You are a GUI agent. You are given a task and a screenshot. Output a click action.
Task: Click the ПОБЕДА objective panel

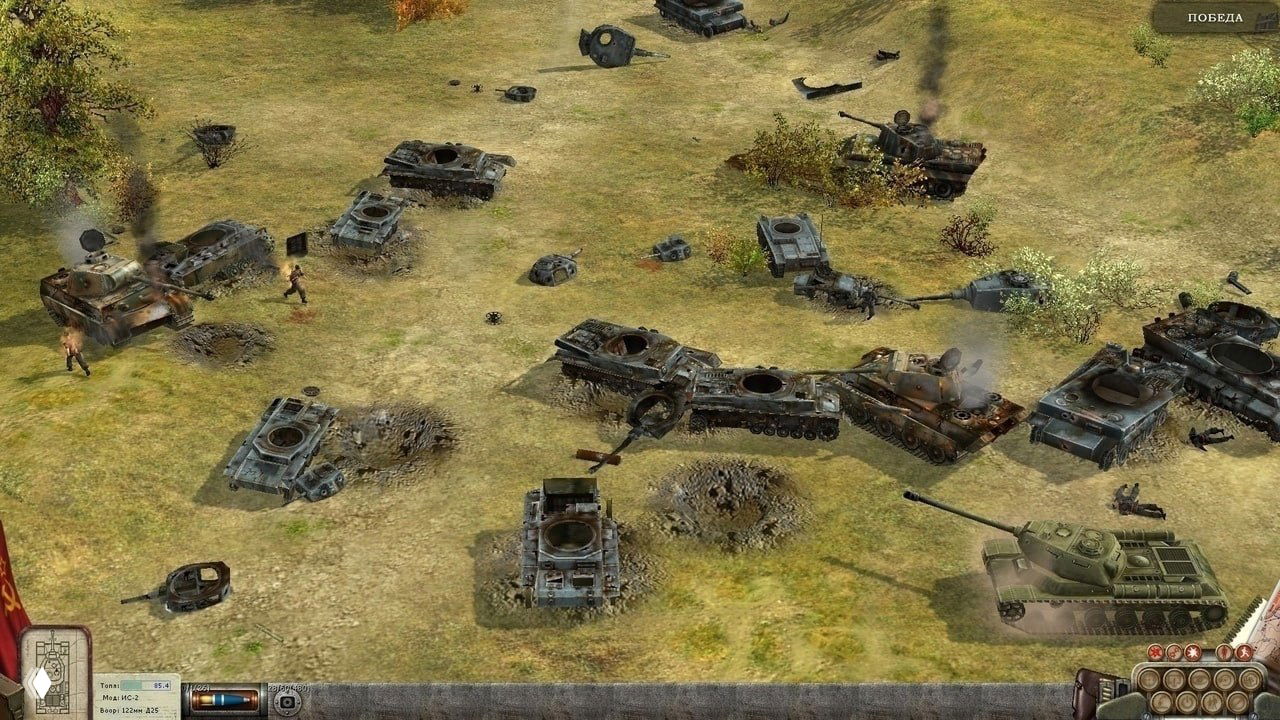pos(1215,18)
